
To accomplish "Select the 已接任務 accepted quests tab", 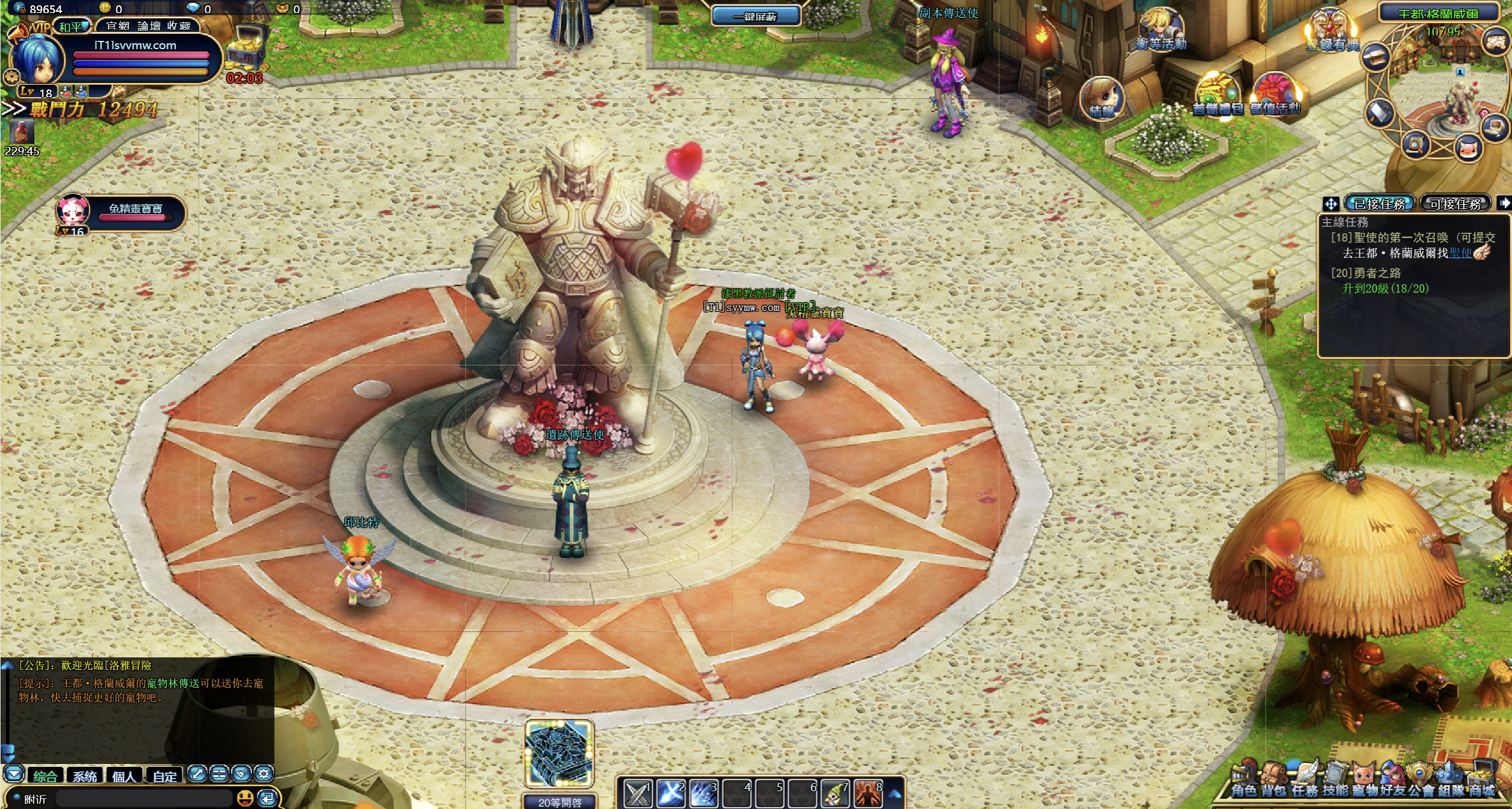I will point(1379,204).
